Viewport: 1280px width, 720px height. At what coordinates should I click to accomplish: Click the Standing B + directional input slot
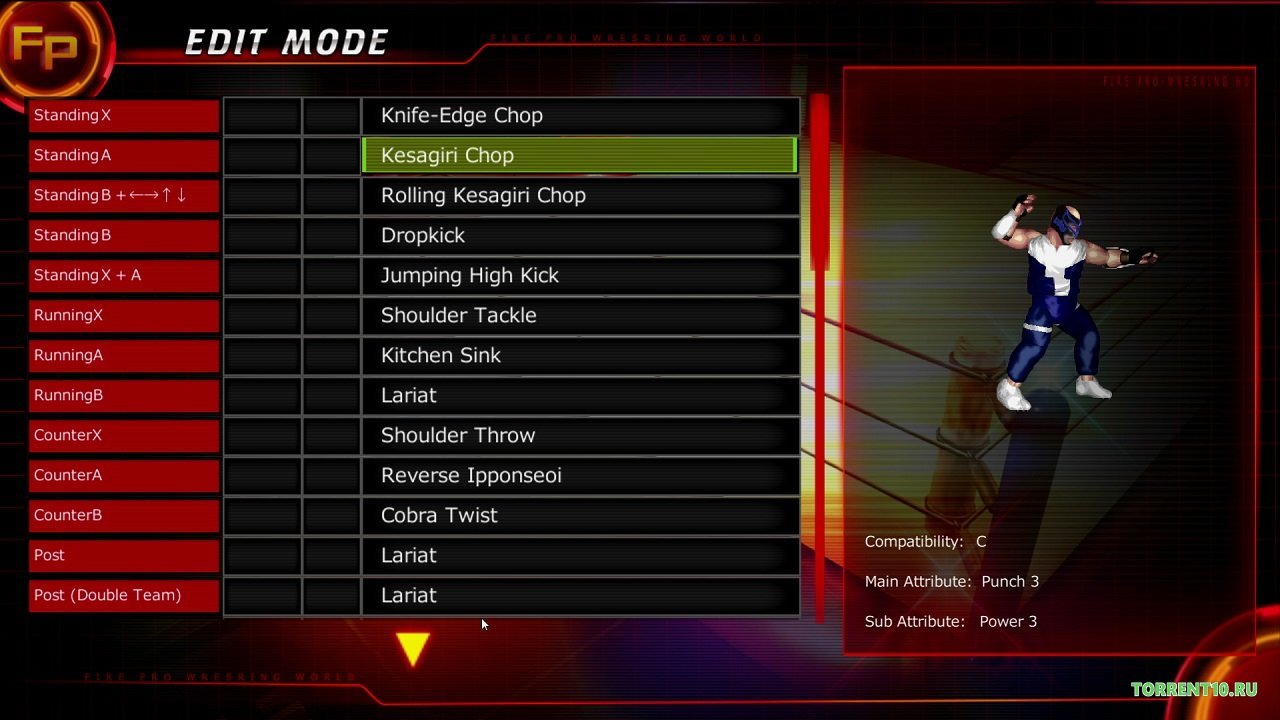point(122,195)
